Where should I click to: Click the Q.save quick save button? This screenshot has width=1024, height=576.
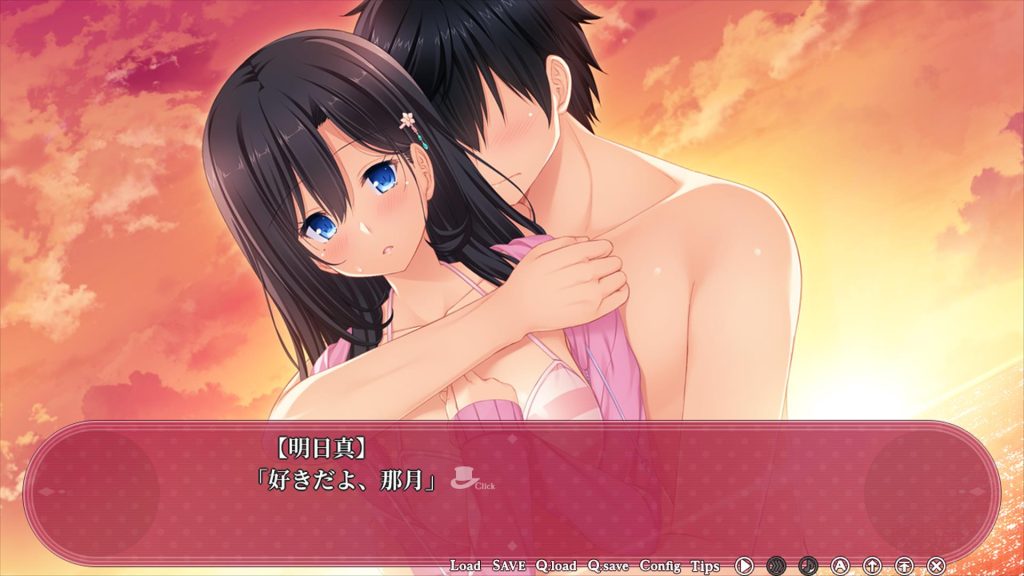(x=608, y=566)
